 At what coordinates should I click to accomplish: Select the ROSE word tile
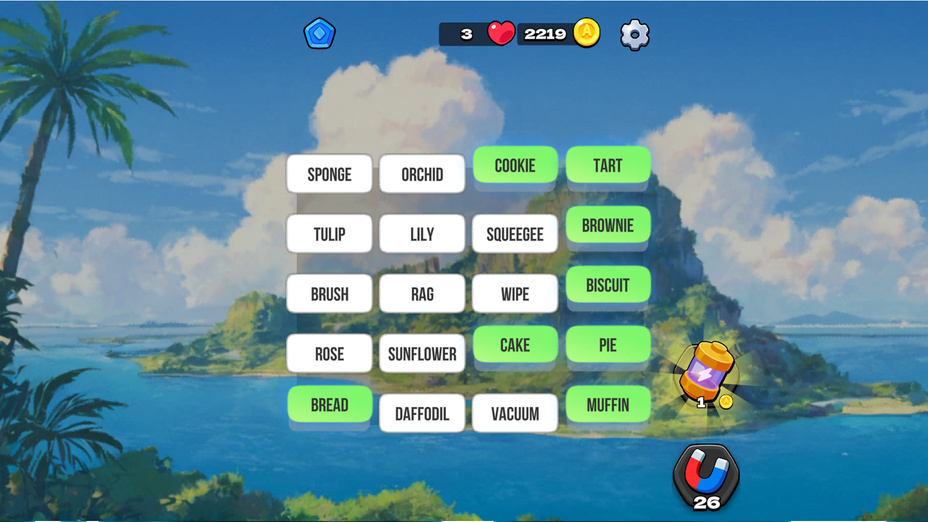point(329,354)
